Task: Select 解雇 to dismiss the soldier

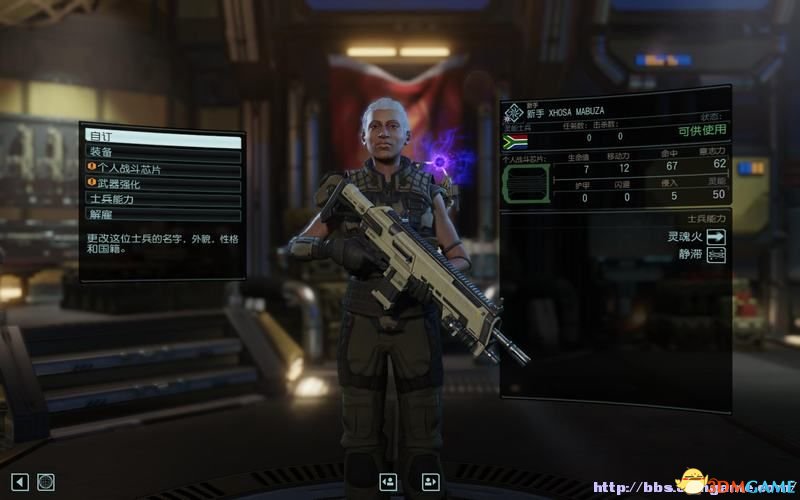Action: tap(161, 215)
